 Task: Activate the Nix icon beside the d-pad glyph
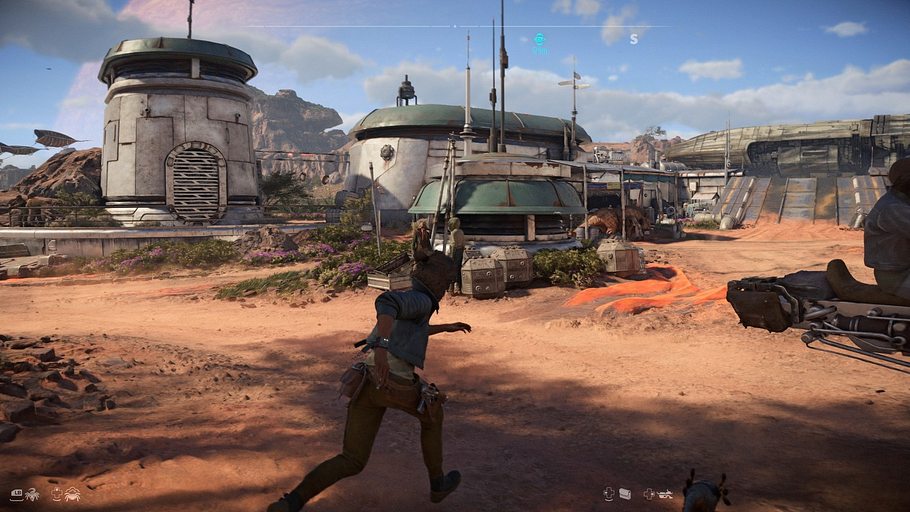[x=72, y=494]
